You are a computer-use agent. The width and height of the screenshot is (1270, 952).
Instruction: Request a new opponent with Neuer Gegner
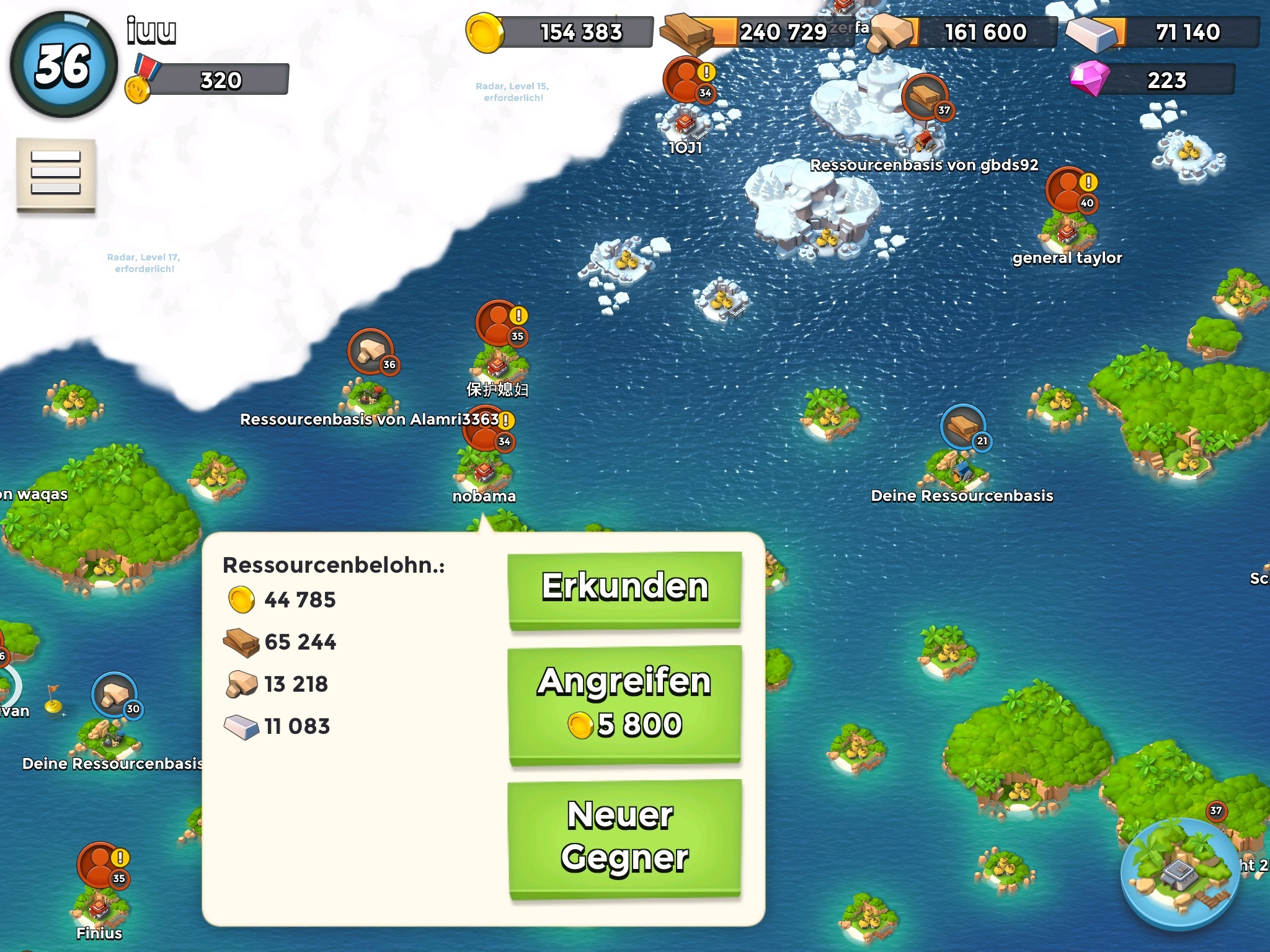tap(624, 837)
